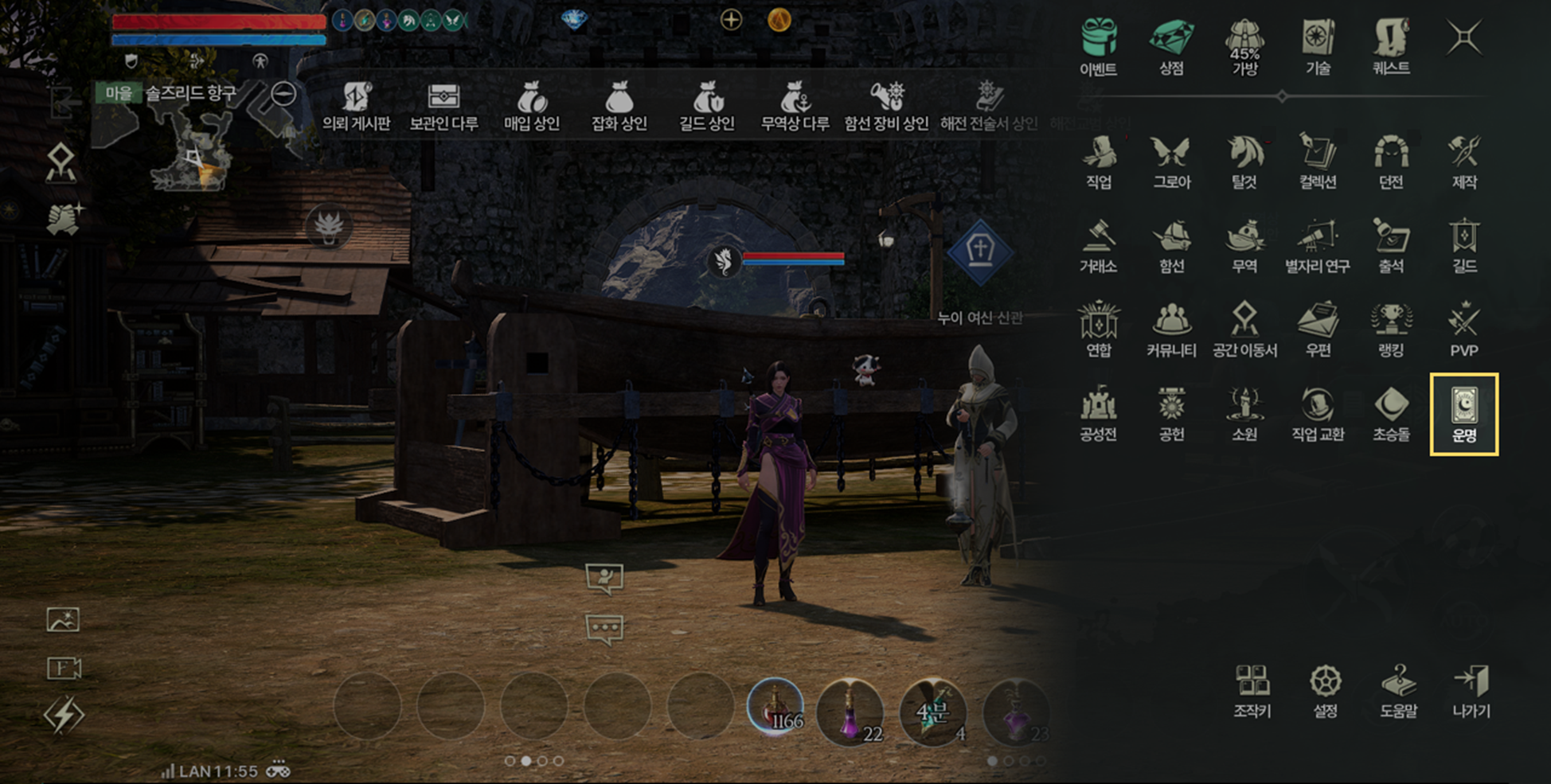Show the 도움말 help page
Image resolution: width=1551 pixels, height=784 pixels.
click(x=1398, y=691)
